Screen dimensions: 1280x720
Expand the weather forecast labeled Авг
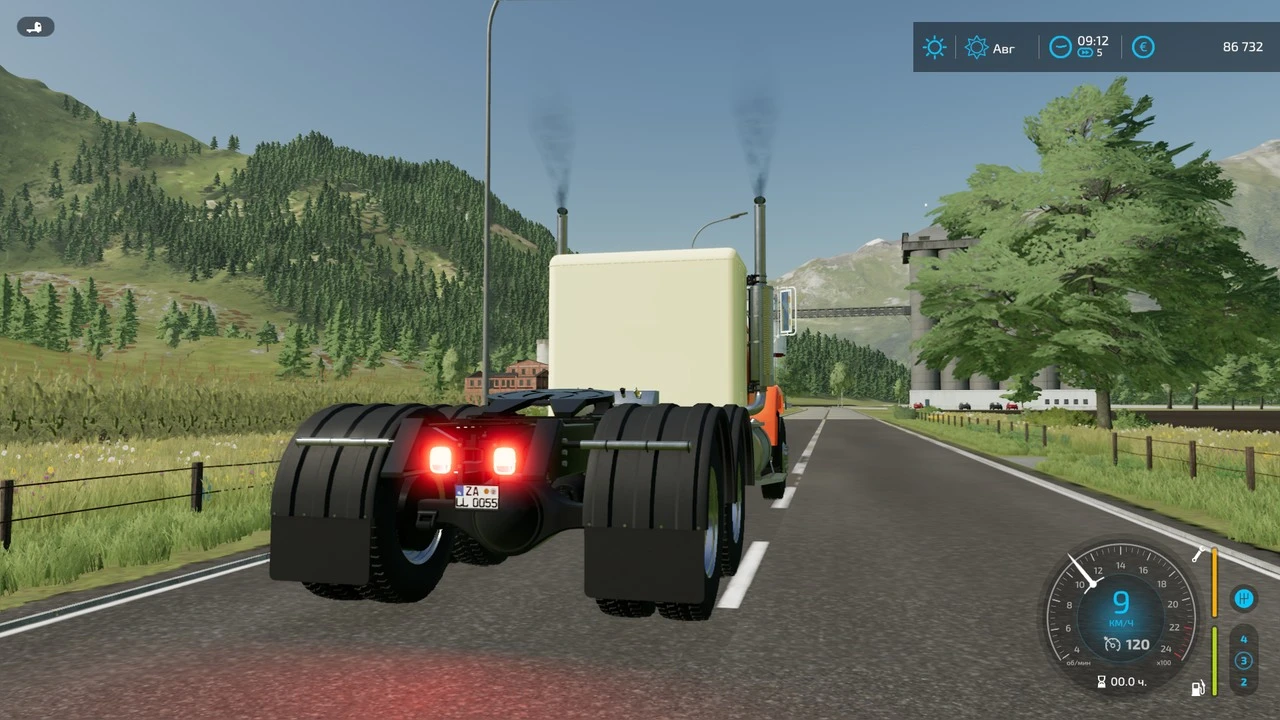pos(990,48)
